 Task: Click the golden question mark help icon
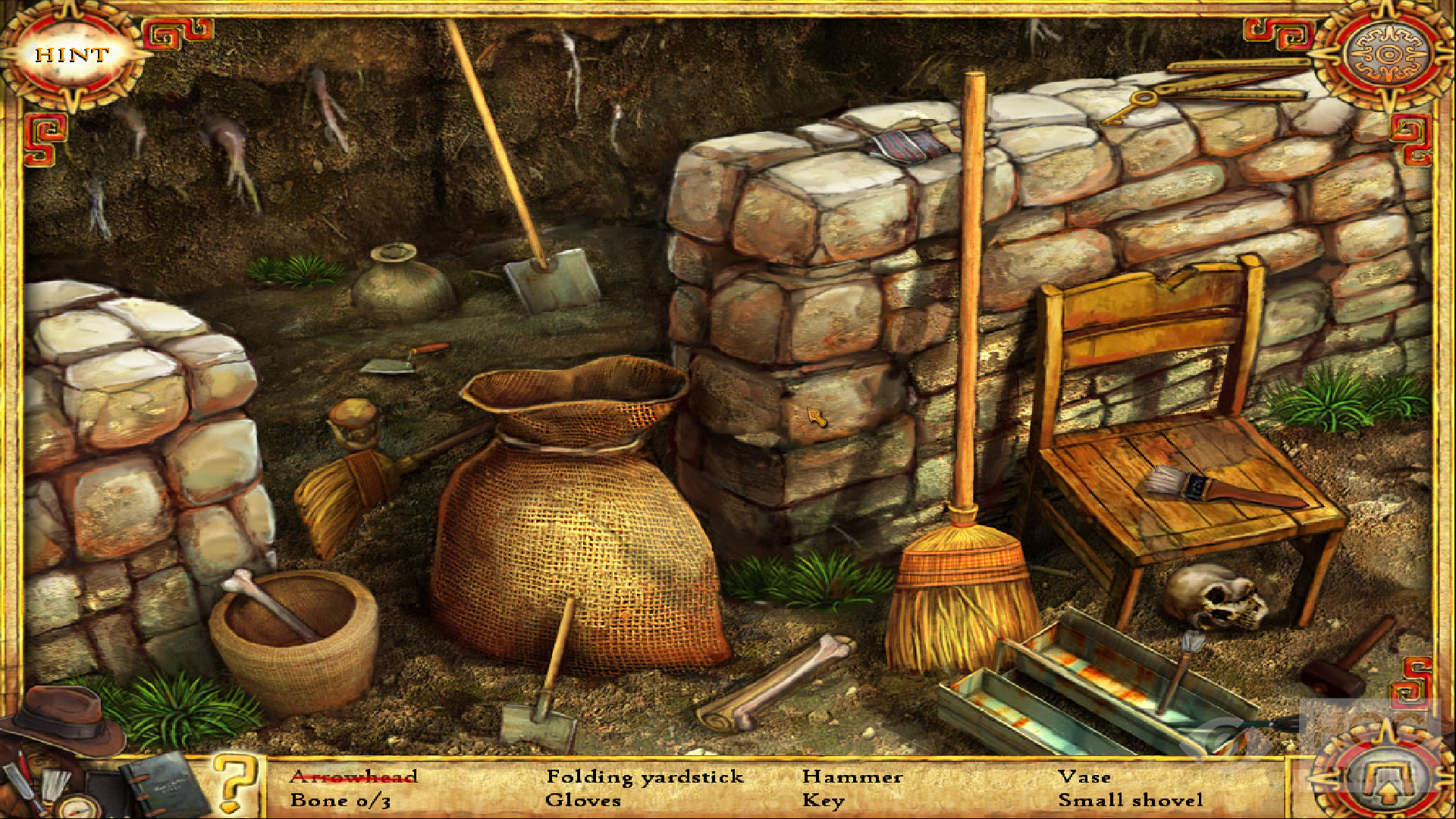pyautogui.click(x=234, y=781)
